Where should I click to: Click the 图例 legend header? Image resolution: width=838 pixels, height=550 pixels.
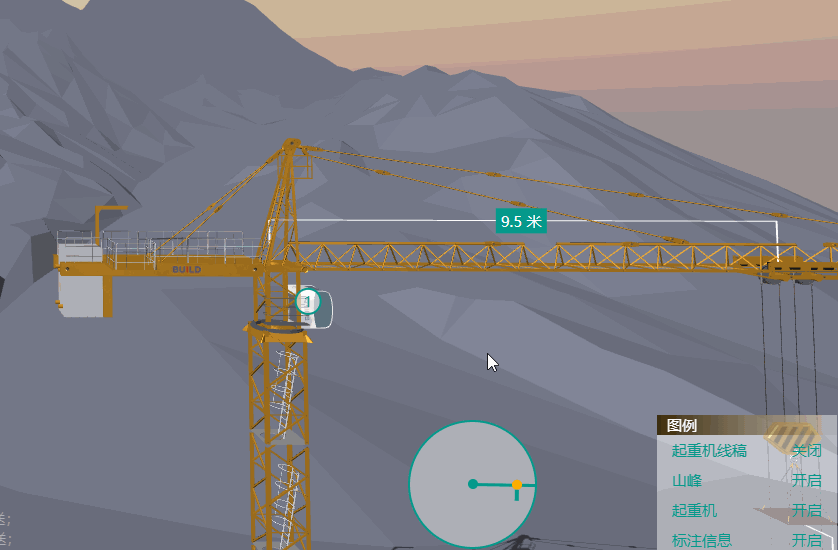tap(682, 425)
